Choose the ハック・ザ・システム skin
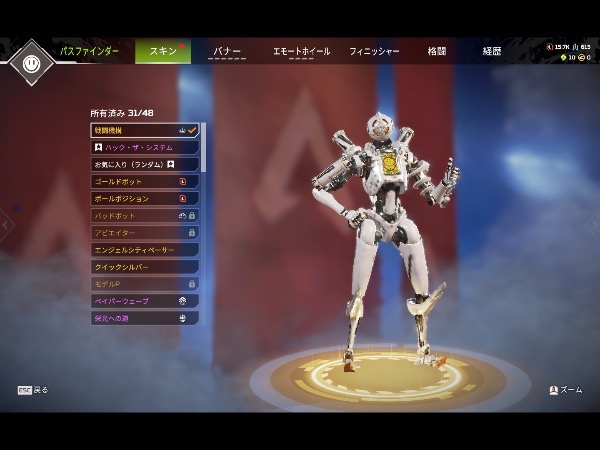Screen dimensions: 600x450 tap(144, 147)
